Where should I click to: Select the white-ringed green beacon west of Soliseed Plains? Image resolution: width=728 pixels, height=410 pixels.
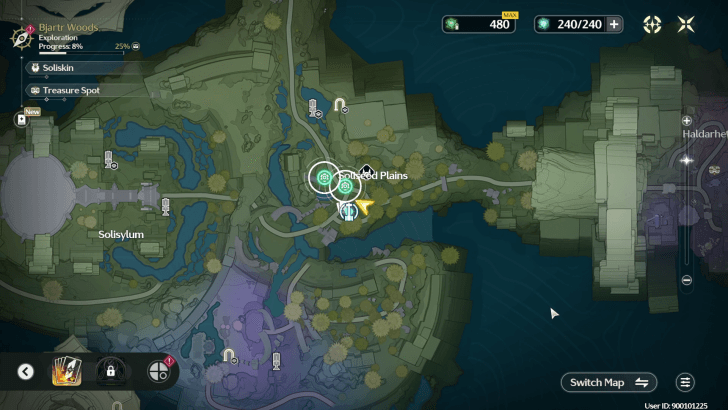pos(323,178)
